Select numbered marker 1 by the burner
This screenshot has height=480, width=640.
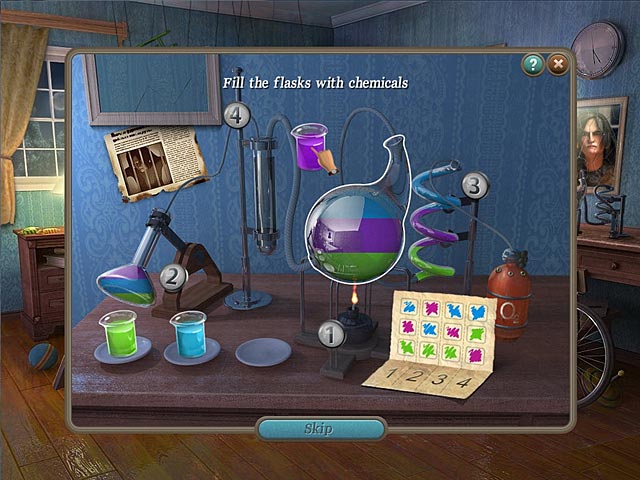(x=331, y=335)
